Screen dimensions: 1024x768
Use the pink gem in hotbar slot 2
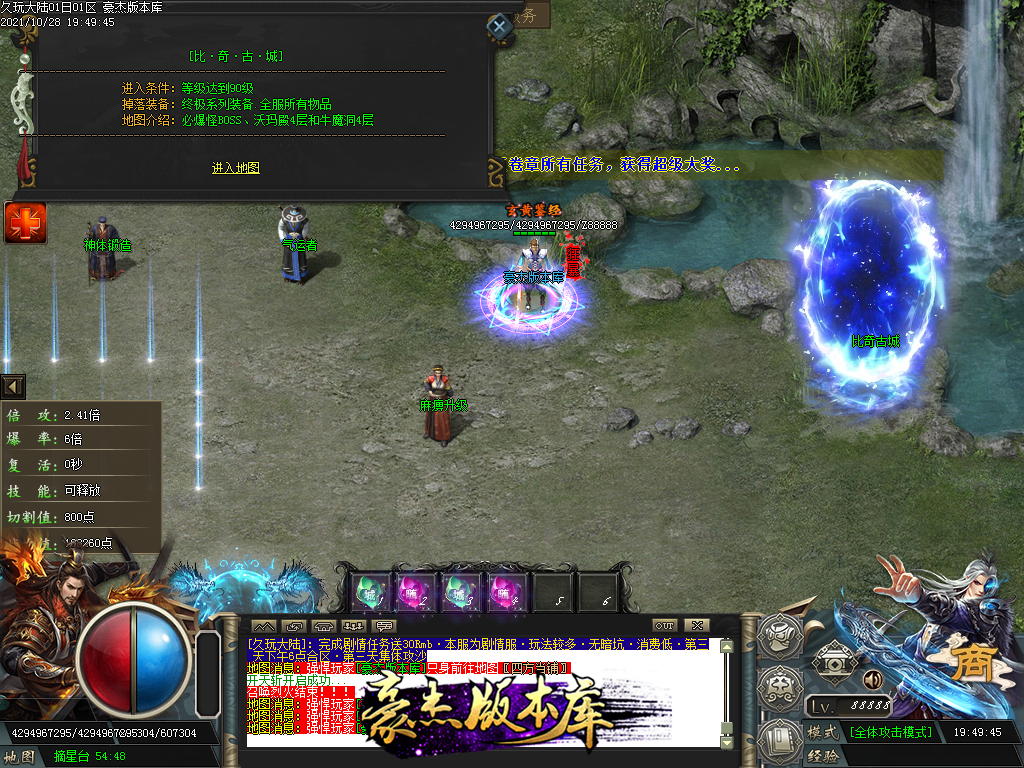(x=417, y=592)
